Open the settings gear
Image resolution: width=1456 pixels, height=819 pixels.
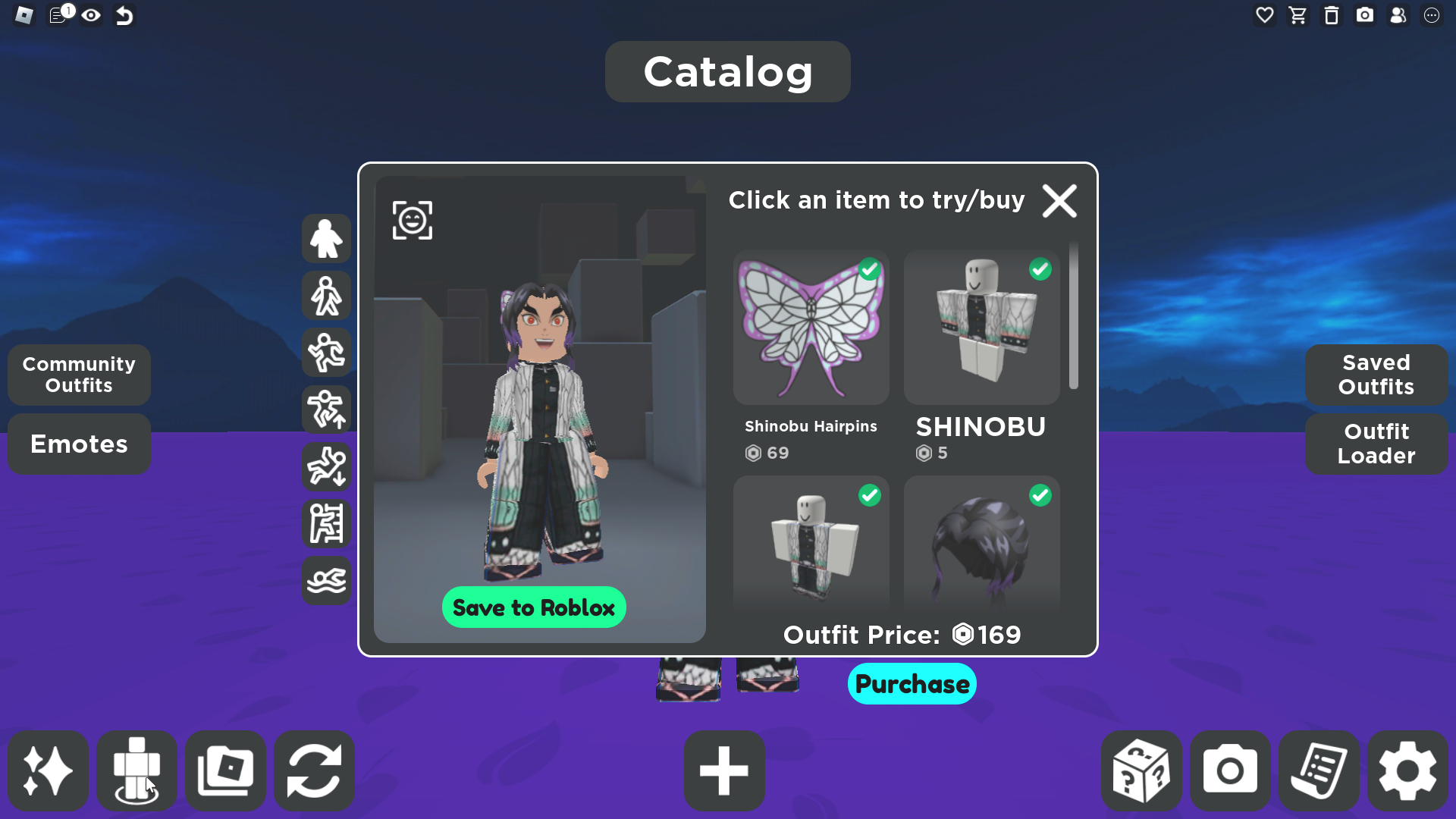click(x=1407, y=771)
